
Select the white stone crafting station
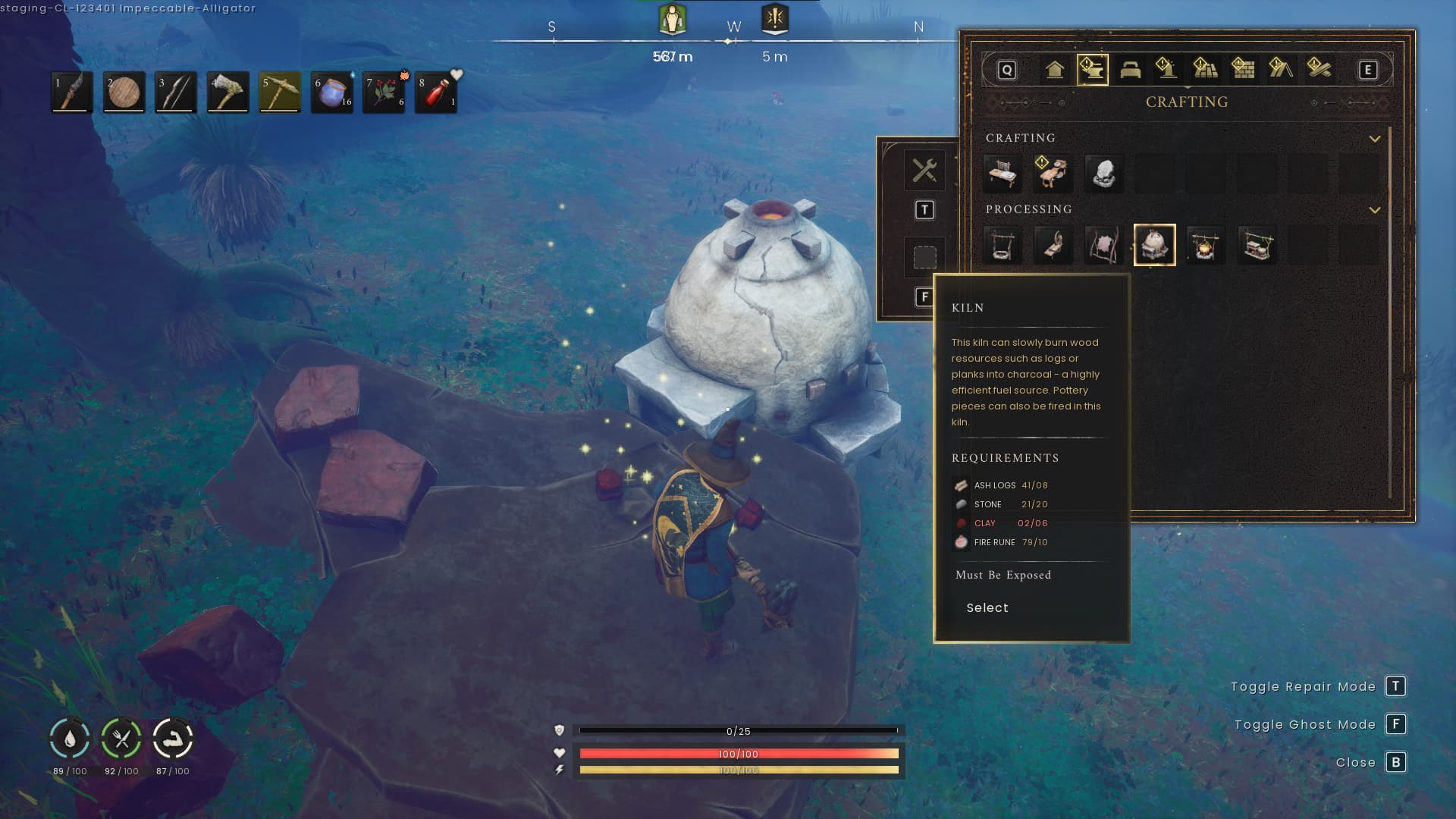[1103, 173]
